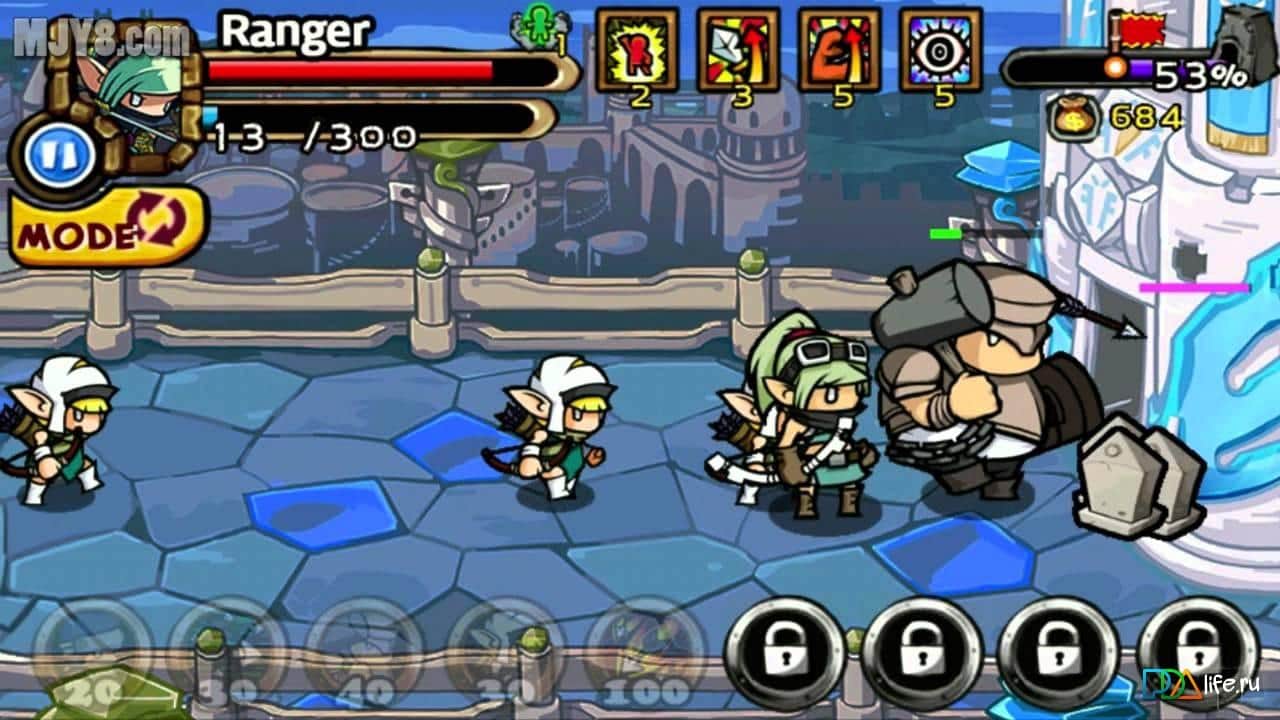
Task: Trigger the orange arm power-up skill
Action: tap(839, 50)
